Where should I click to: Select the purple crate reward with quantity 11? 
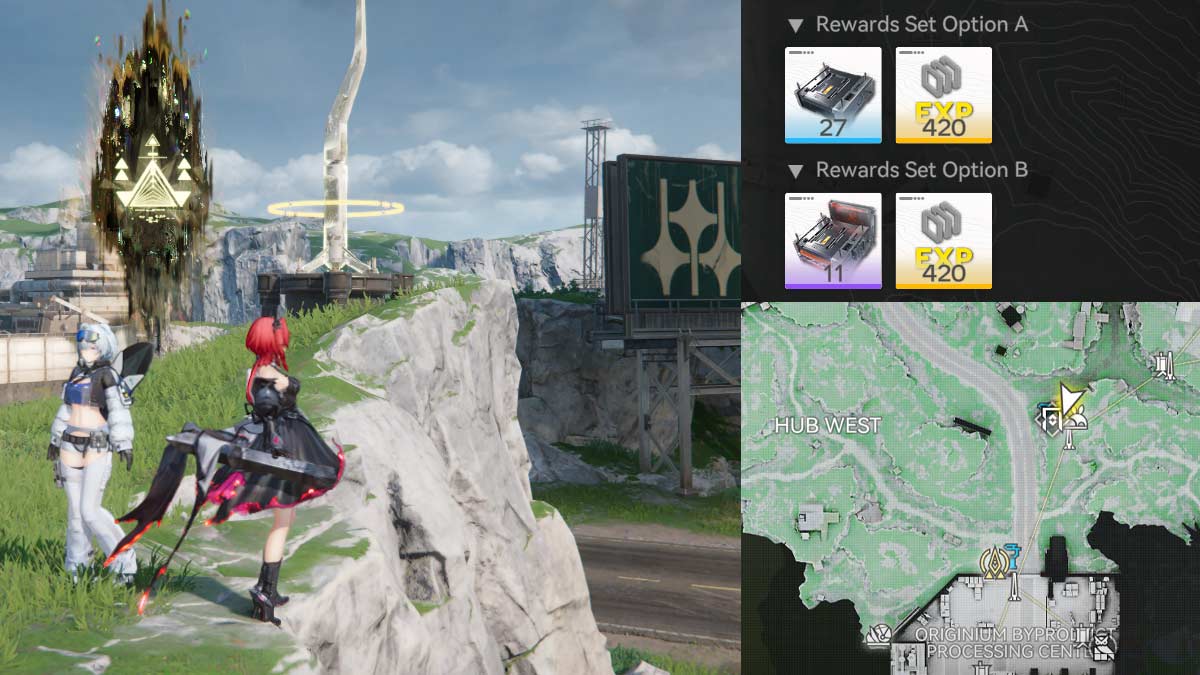pyautogui.click(x=833, y=241)
